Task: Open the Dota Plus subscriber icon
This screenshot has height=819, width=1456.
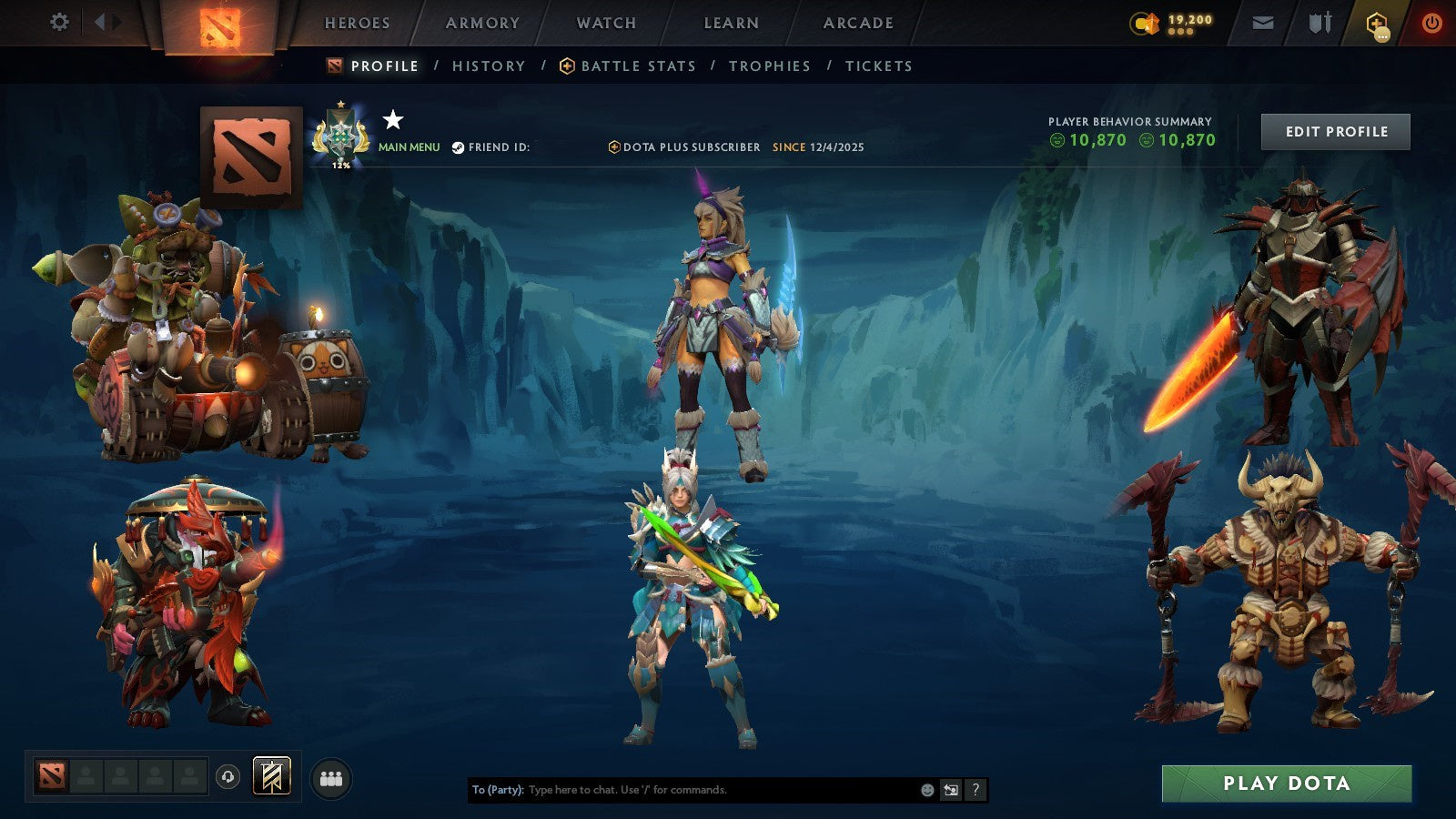Action: (x=616, y=147)
